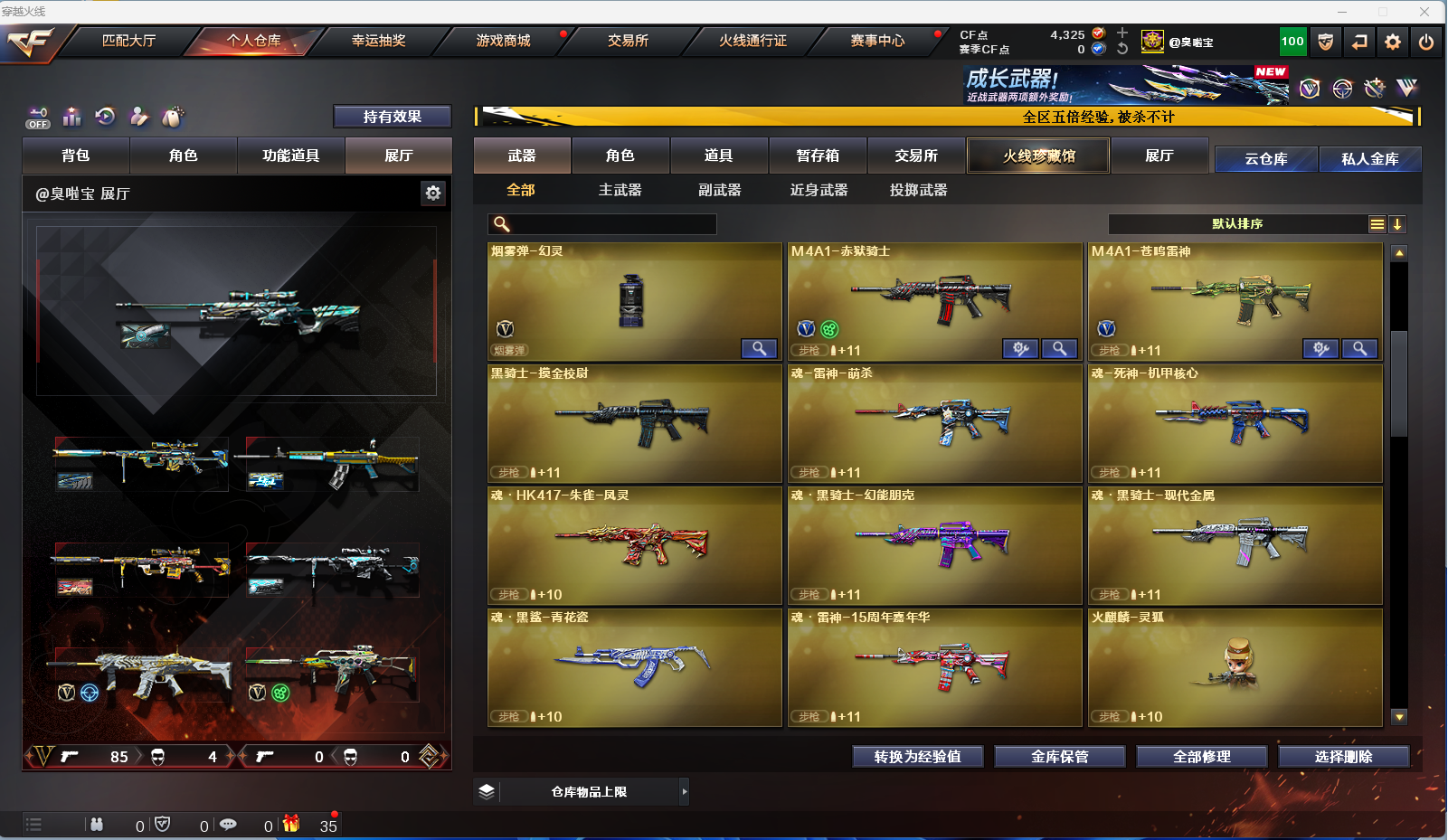
Task: Open the 赛事中心 tournament center
Action: click(876, 41)
